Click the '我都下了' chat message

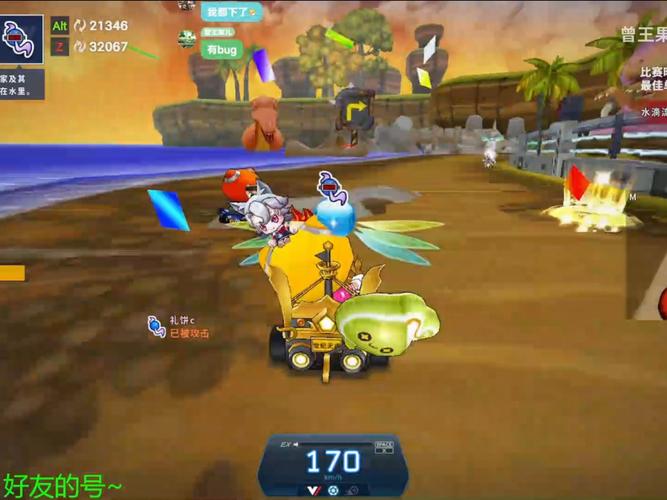tap(231, 12)
